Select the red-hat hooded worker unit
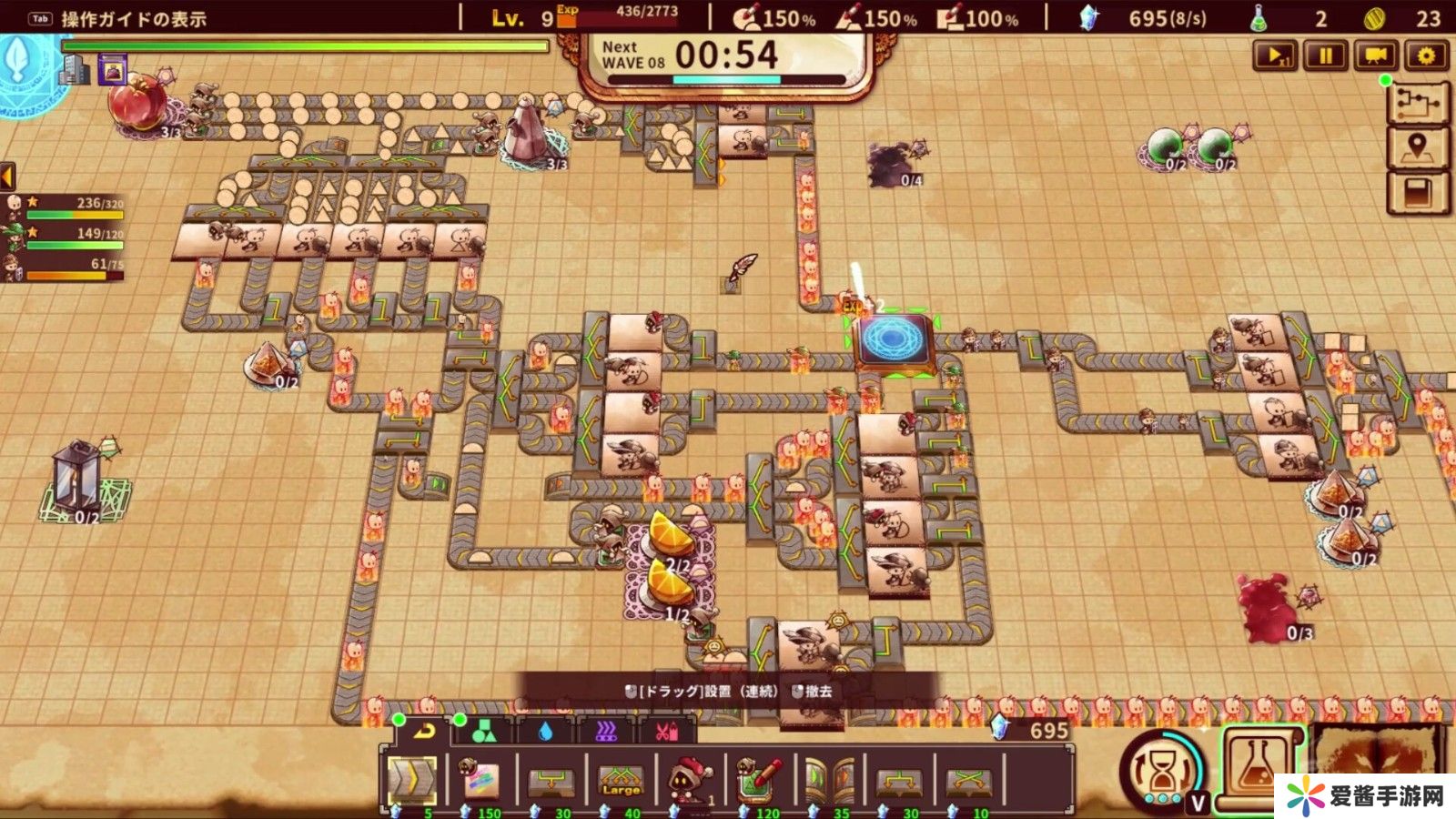Viewport: 1456px width, 819px height. 691,780
